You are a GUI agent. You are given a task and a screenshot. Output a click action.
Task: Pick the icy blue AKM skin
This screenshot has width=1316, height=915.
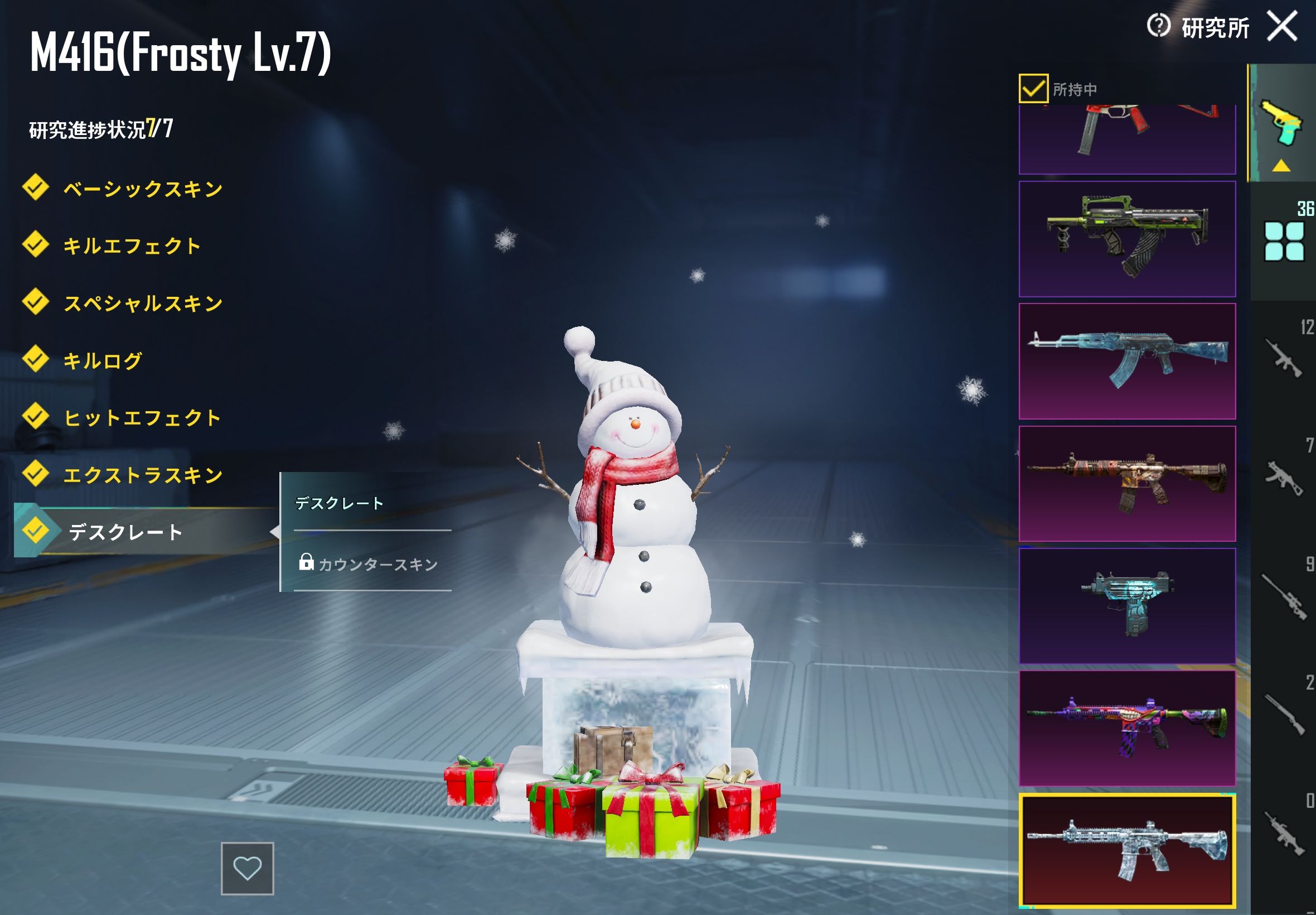1126,361
